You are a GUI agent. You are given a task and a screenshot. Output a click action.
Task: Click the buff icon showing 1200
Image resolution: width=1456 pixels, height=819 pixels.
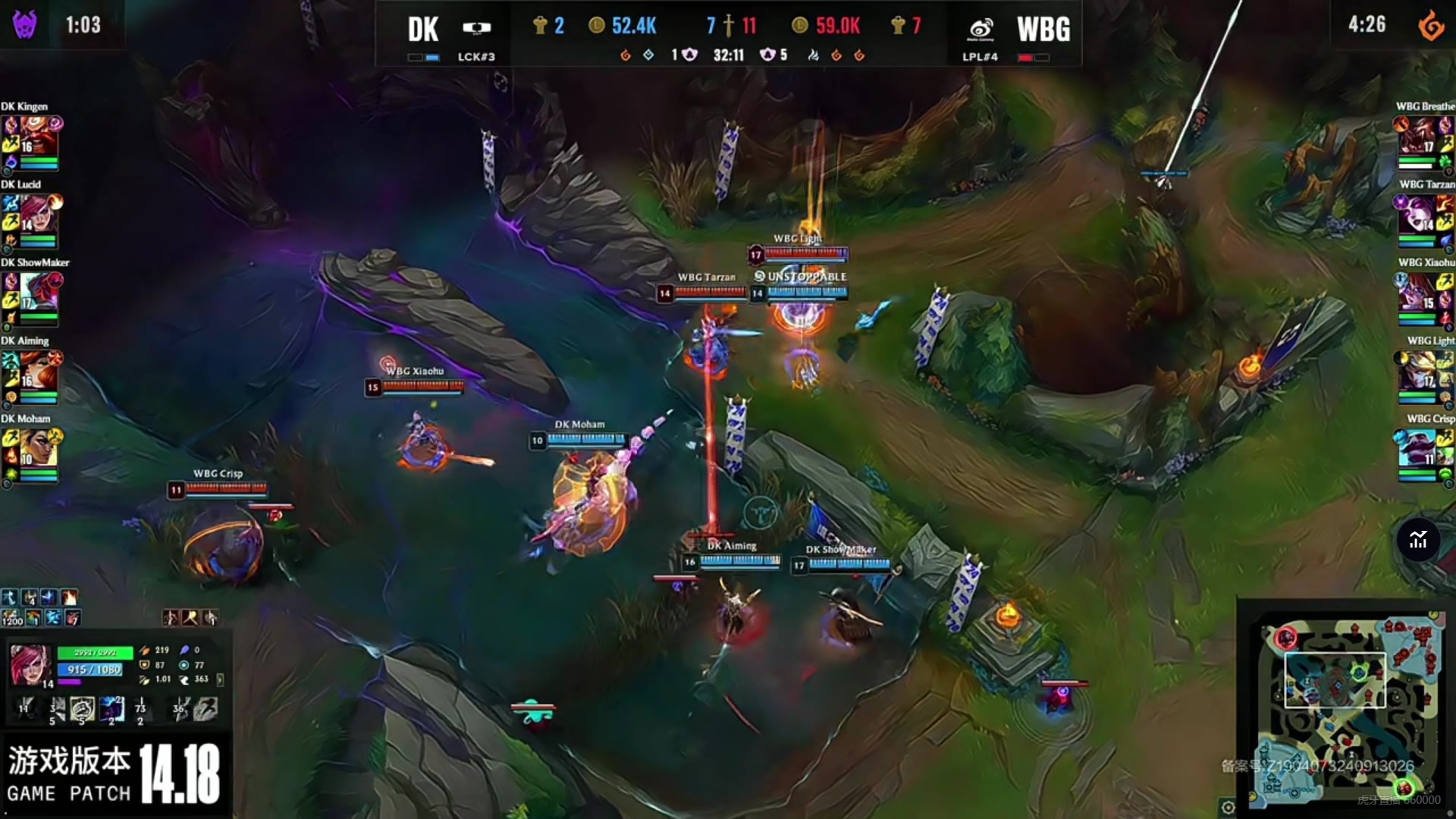coord(11,617)
